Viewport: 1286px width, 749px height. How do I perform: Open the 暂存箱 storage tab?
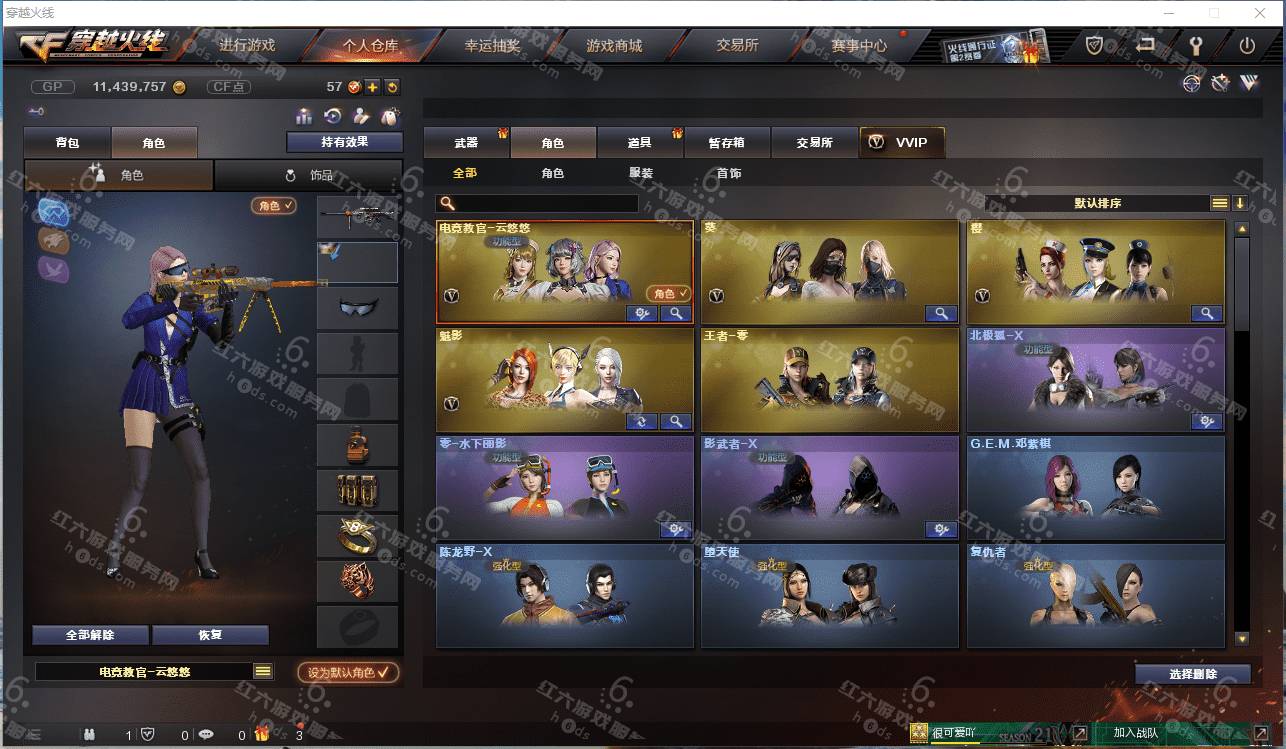(x=727, y=143)
